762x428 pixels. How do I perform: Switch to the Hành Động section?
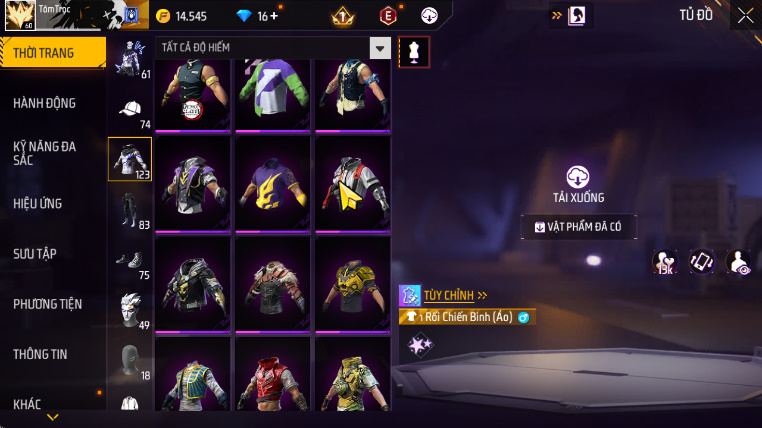[x=45, y=103]
